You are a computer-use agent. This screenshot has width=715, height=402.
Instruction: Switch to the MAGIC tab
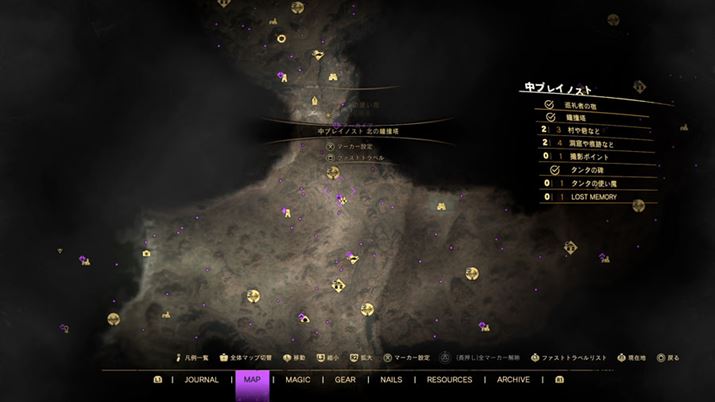click(x=298, y=380)
